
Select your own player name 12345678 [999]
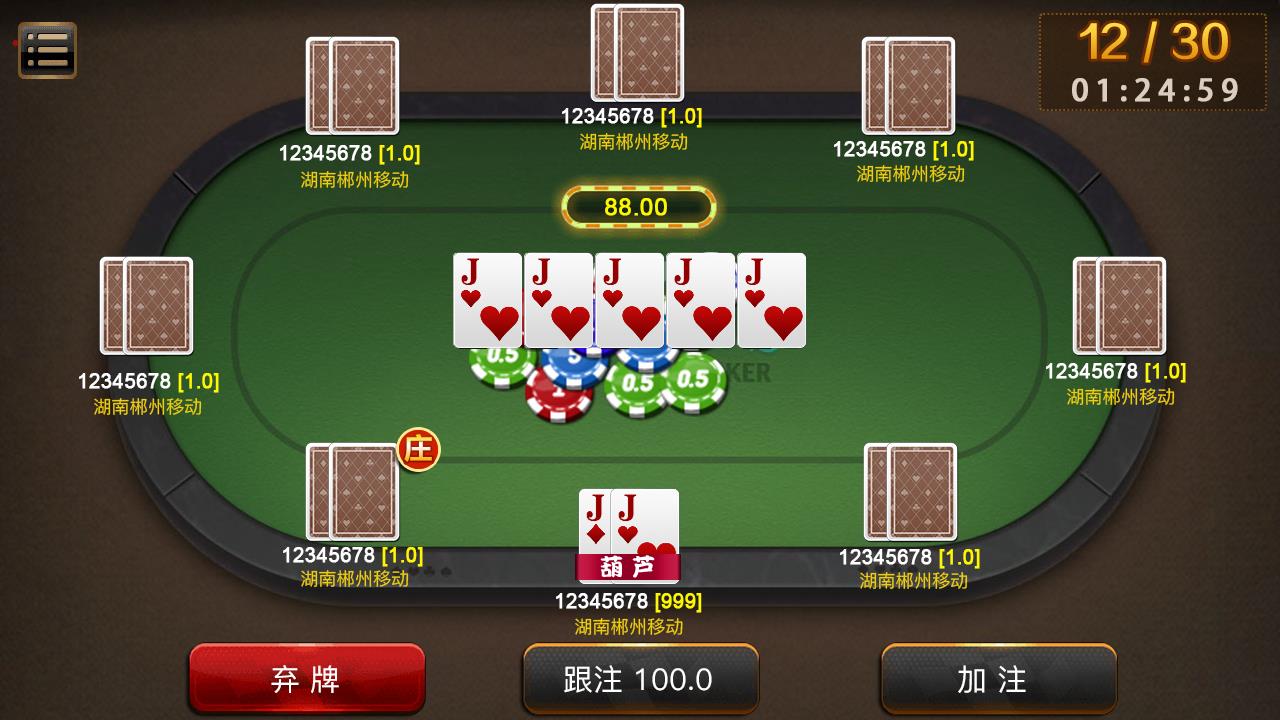(x=630, y=601)
